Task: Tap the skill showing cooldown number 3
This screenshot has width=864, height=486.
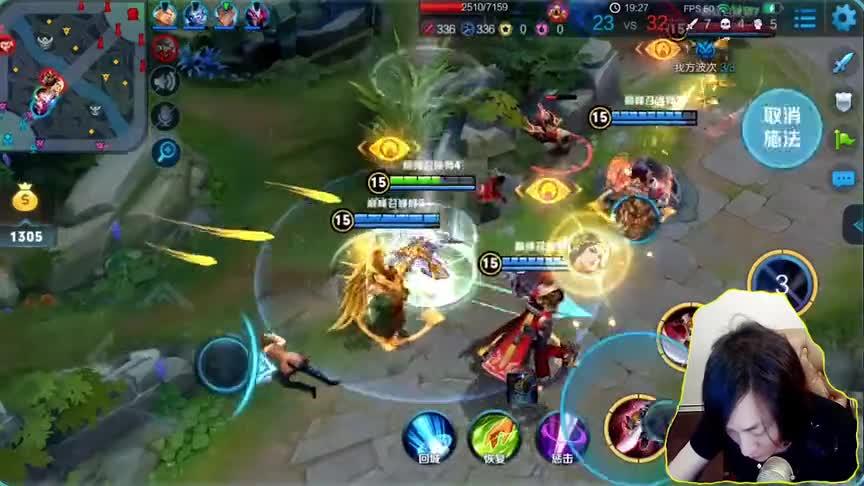Action: [x=781, y=283]
